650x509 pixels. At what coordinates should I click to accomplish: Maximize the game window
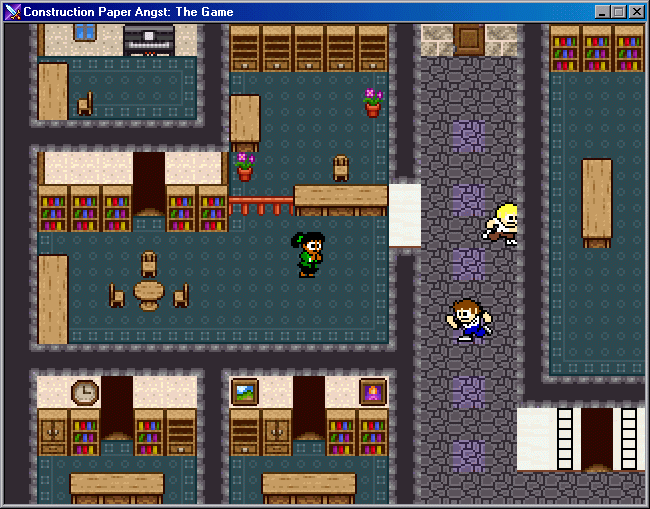point(618,12)
